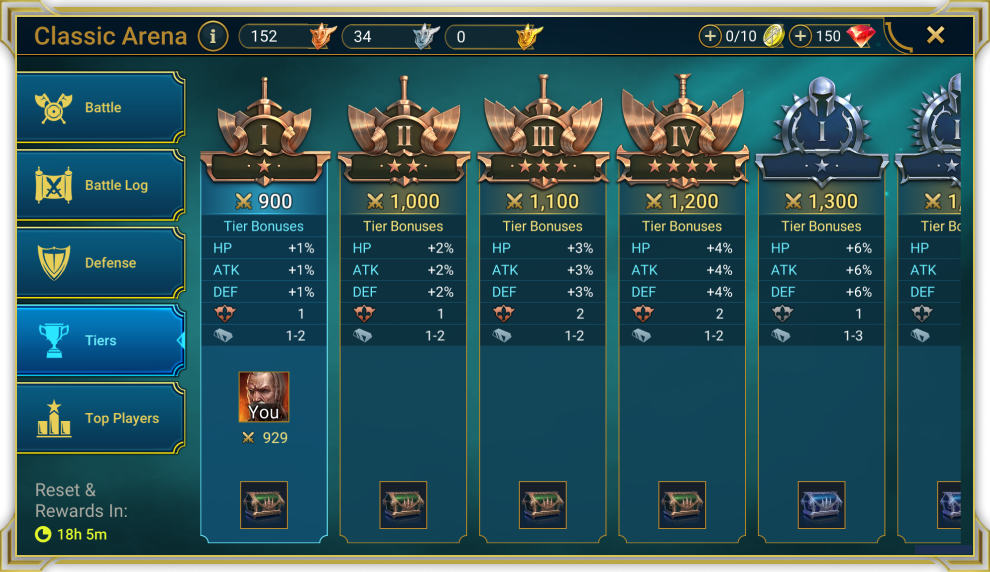
Task: Add more red gems with the plus button
Action: tap(800, 37)
